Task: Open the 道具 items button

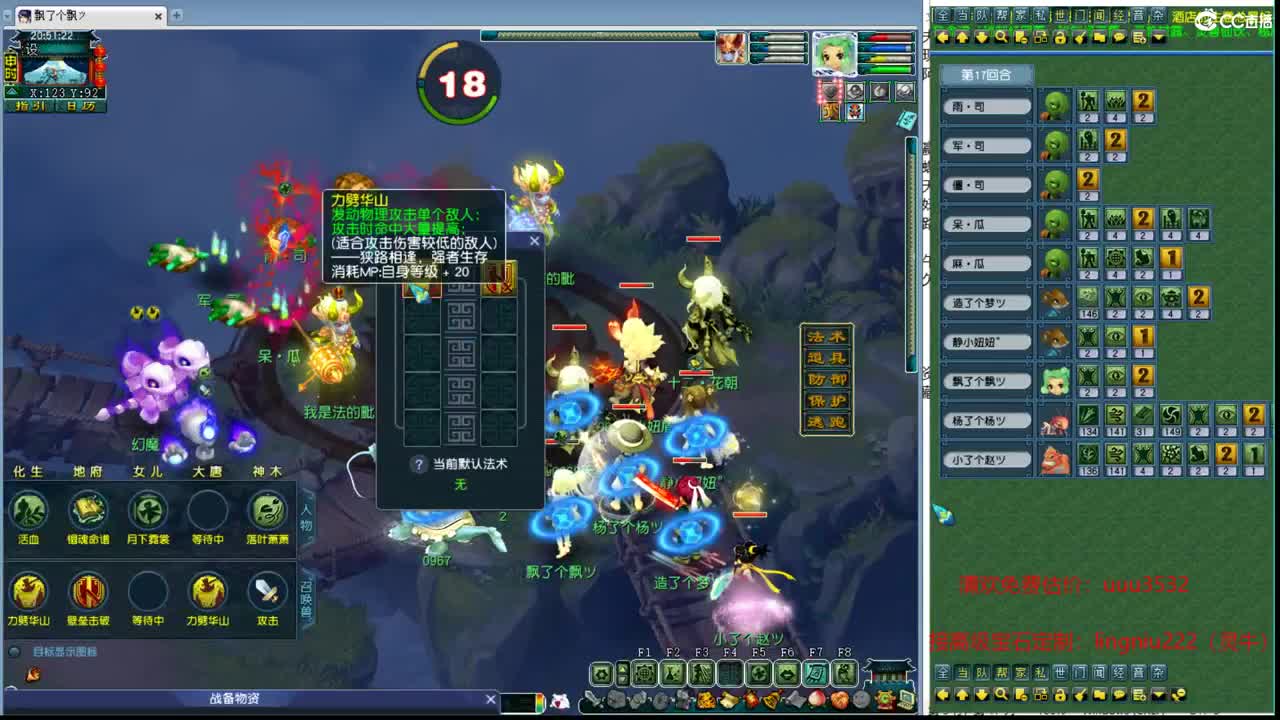Action: tap(828, 356)
